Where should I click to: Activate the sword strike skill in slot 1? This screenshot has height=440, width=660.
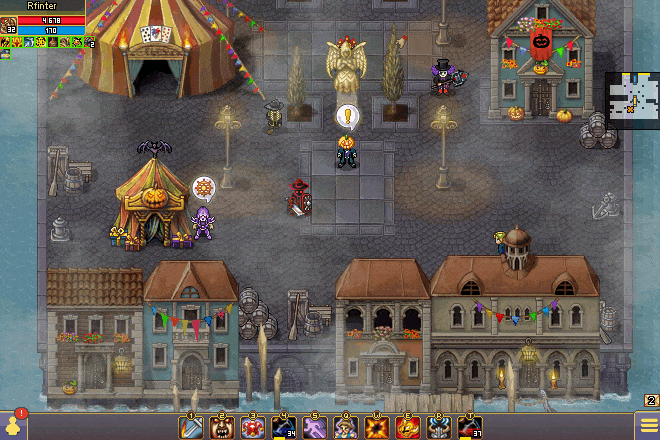(190, 427)
